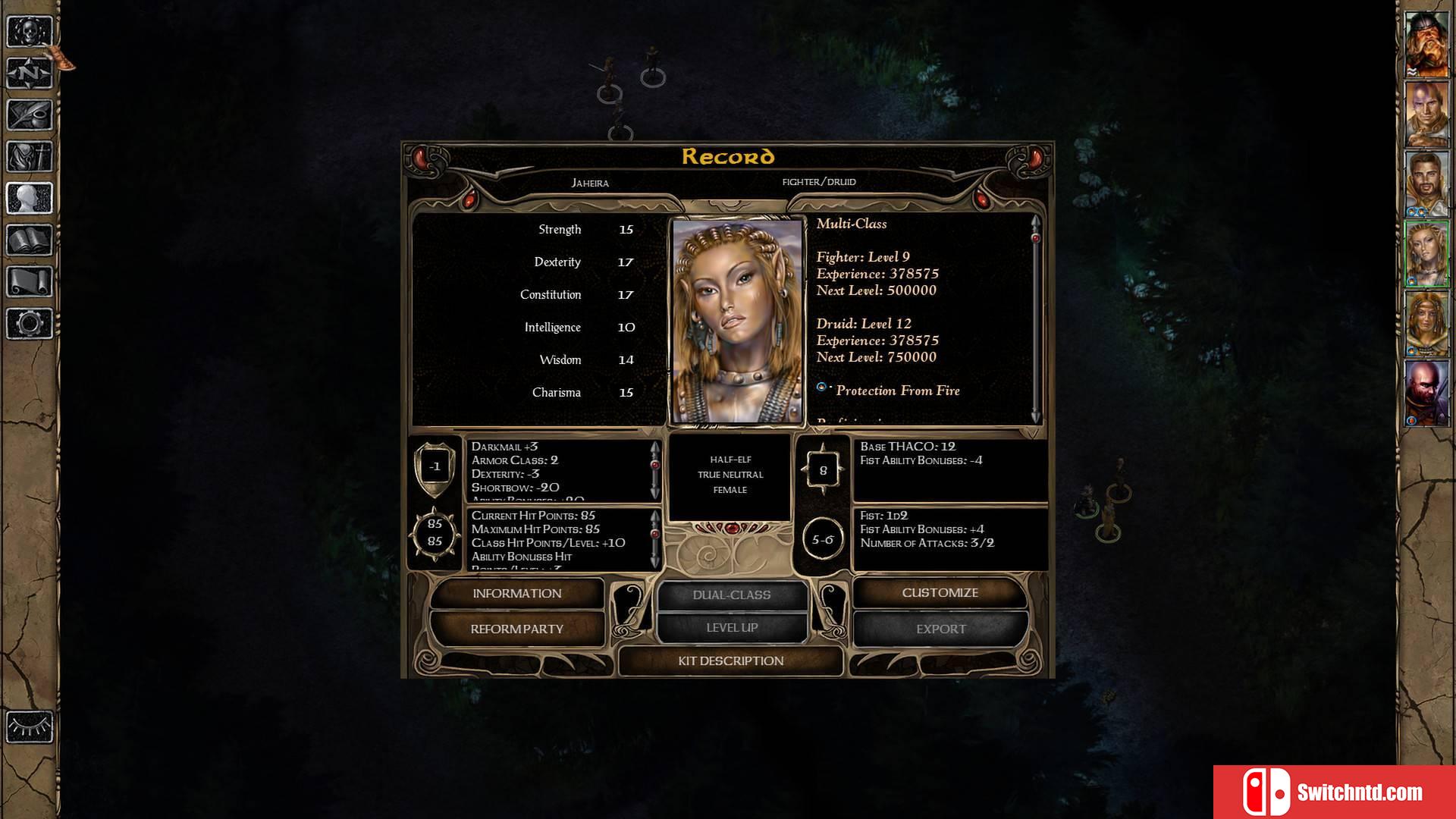The image size is (1456, 819).
Task: Click the Export button
Action: pyautogui.click(x=940, y=629)
